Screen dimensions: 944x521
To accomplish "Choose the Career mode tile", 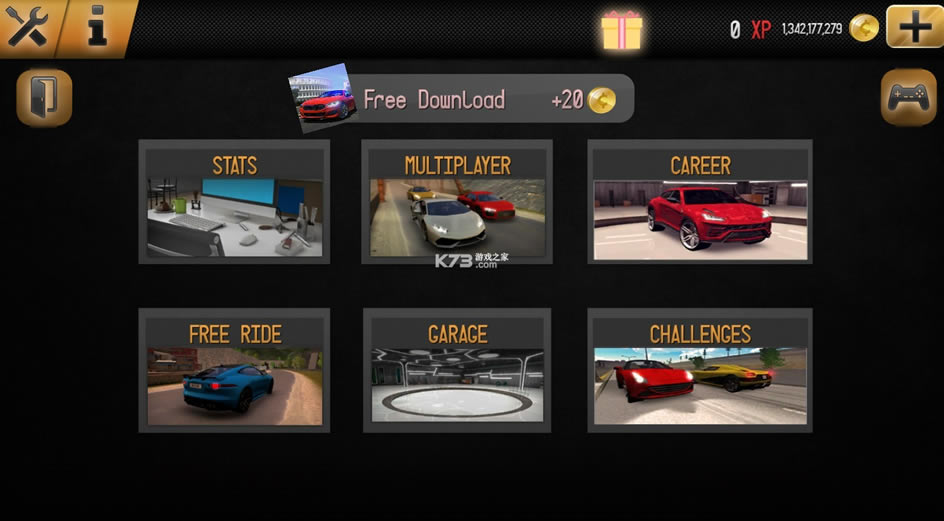I will click(x=700, y=202).
